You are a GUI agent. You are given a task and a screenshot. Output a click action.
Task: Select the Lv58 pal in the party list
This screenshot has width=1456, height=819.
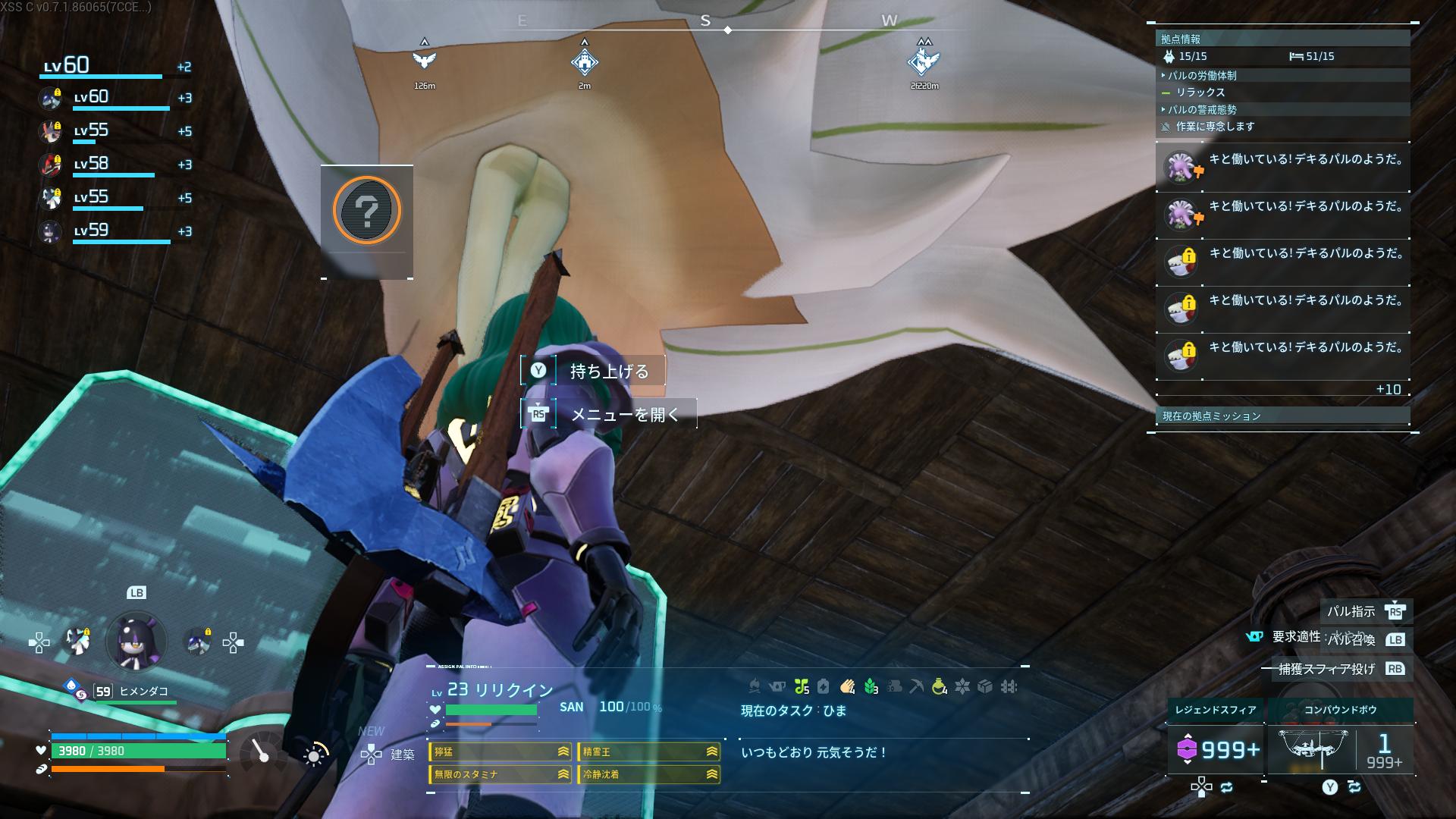coord(114,165)
